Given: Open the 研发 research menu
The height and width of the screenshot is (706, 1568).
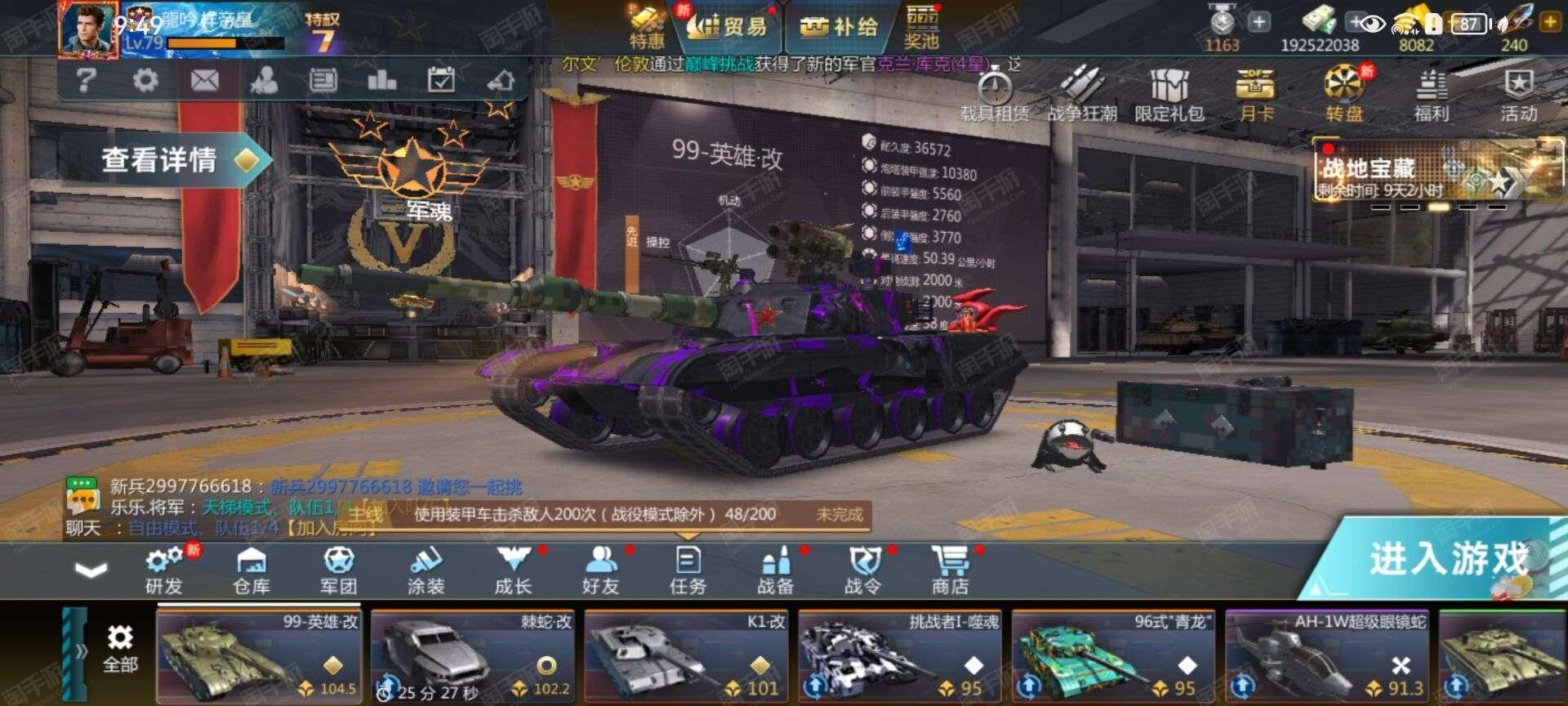Looking at the screenshot, I should click(164, 570).
